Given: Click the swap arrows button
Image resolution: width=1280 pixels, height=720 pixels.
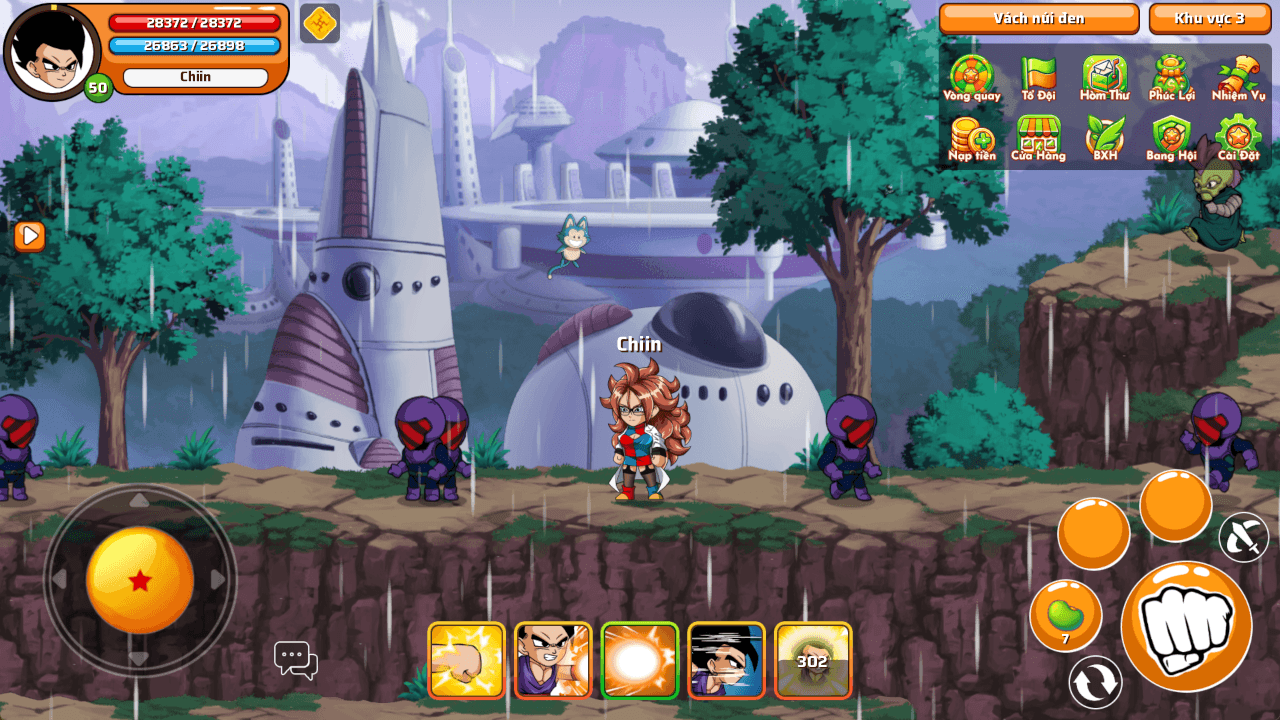Looking at the screenshot, I should pos(1095,683).
